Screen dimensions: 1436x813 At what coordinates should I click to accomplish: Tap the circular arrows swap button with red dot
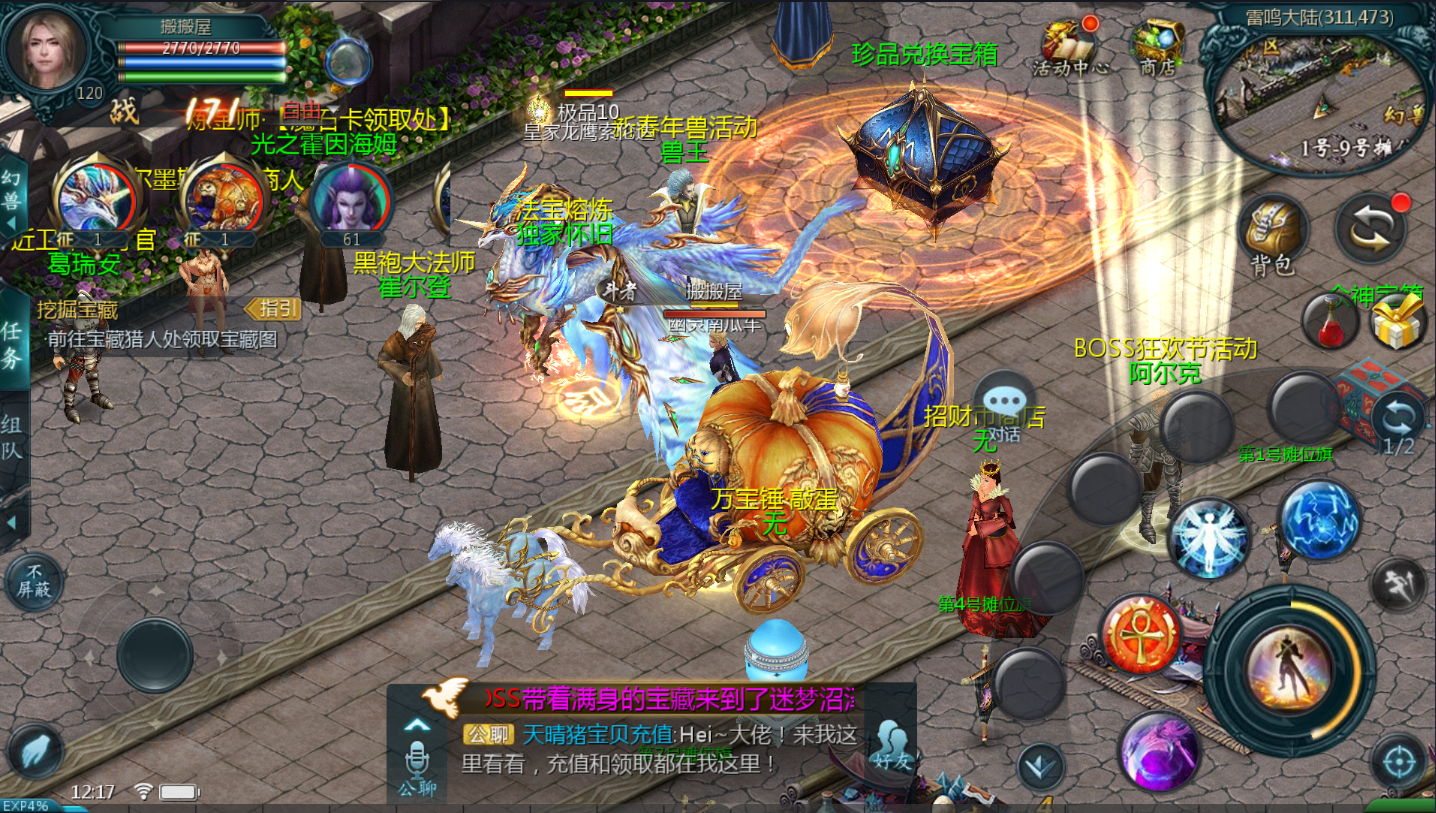pos(1372,227)
